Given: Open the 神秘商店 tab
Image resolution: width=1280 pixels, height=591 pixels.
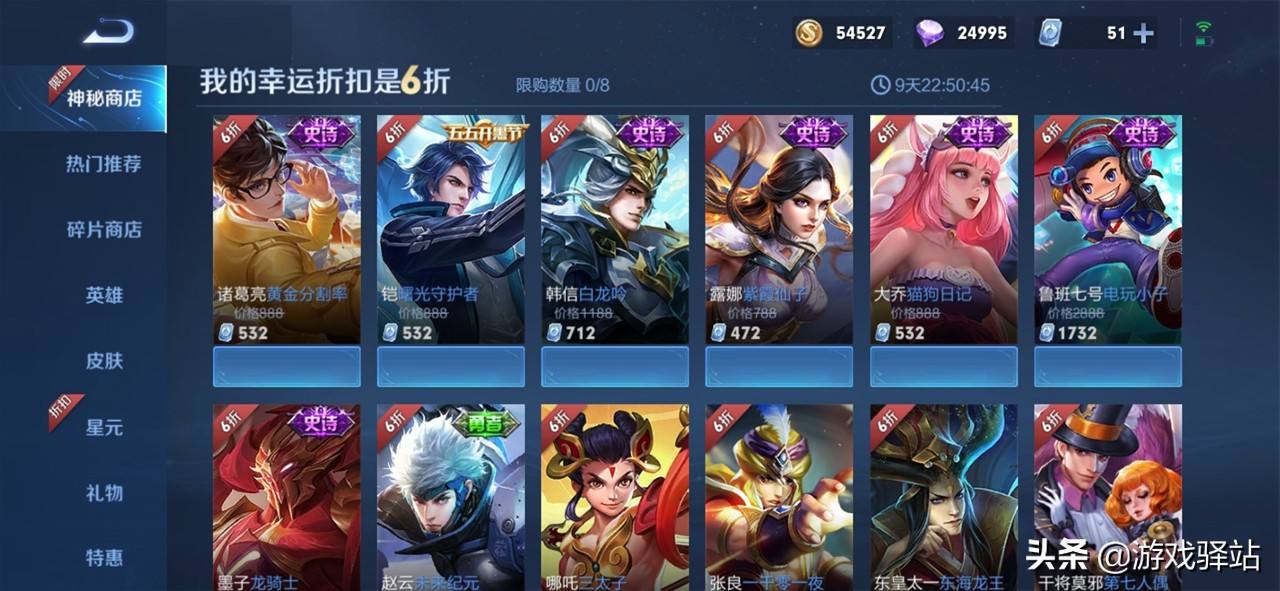Looking at the screenshot, I should coord(103,99).
